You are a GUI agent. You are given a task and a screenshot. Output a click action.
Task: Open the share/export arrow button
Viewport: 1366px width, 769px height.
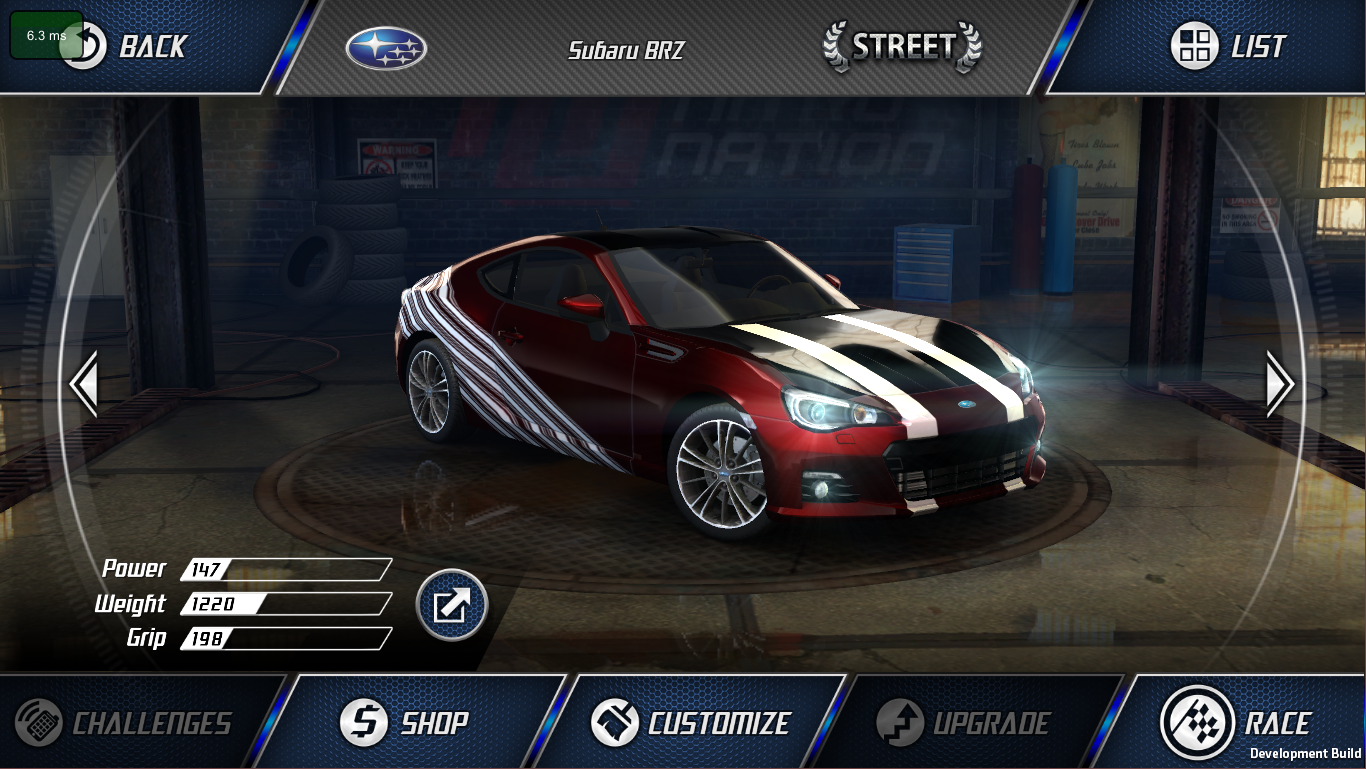pyautogui.click(x=452, y=605)
